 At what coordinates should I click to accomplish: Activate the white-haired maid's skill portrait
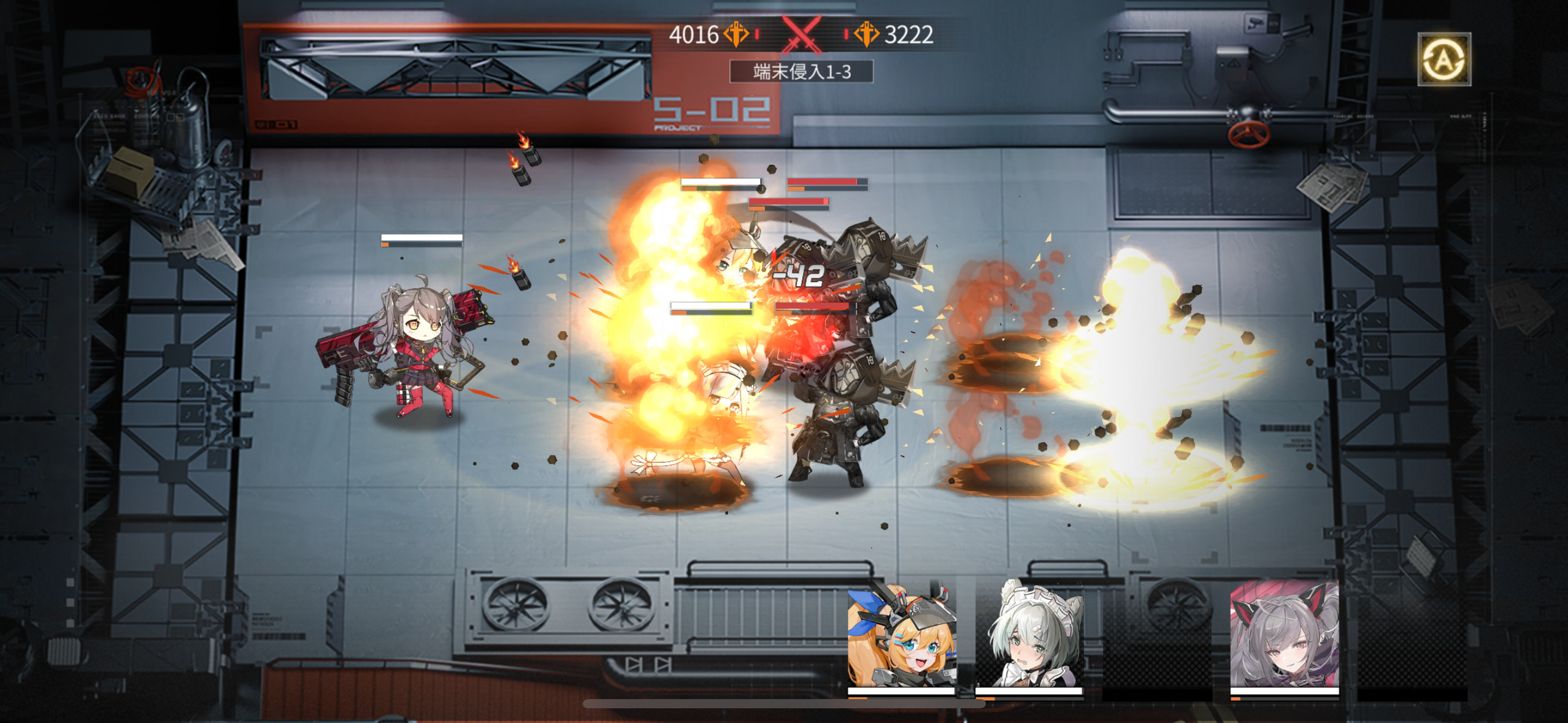tap(1029, 636)
